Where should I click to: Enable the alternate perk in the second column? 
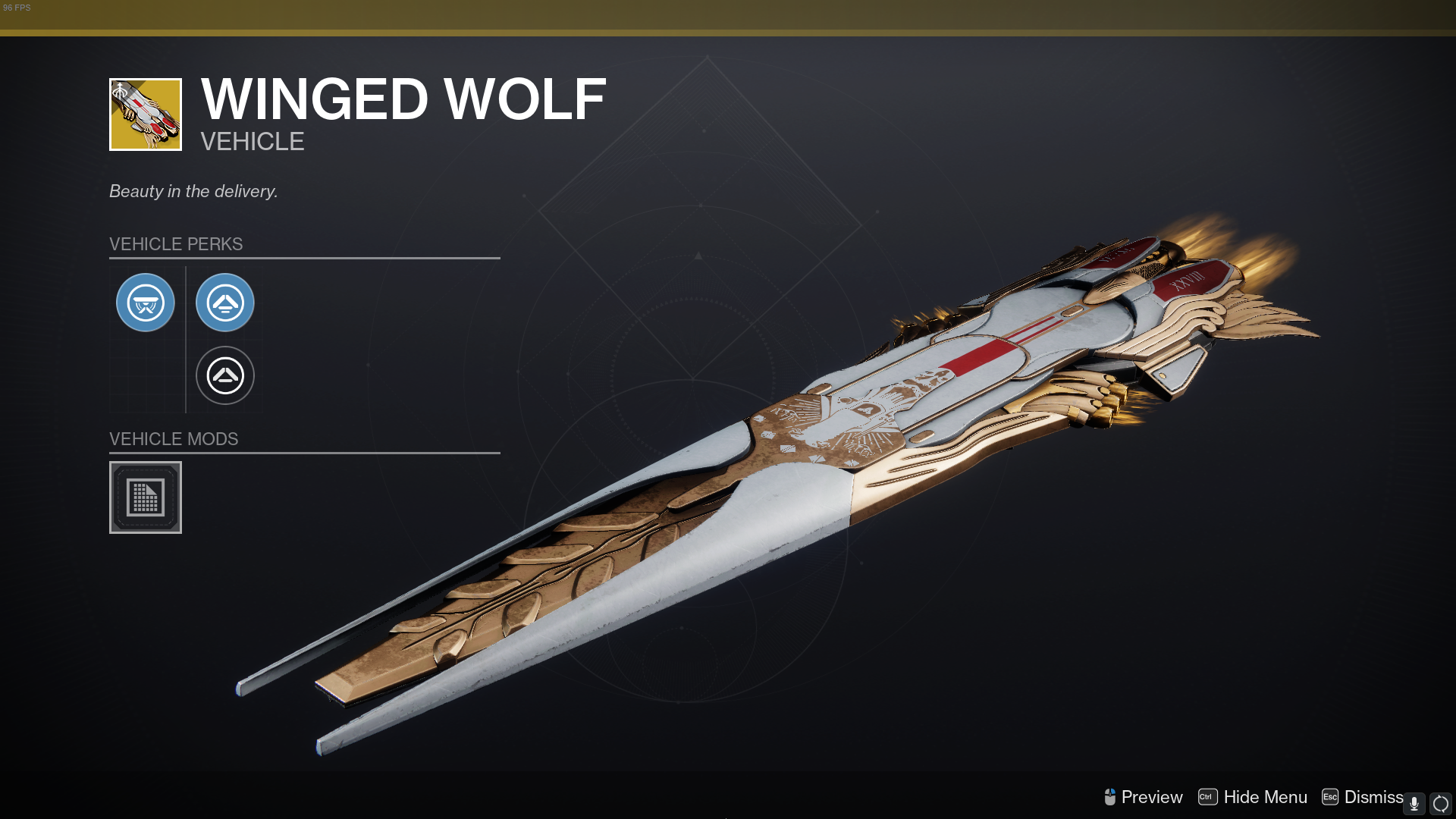[224, 375]
